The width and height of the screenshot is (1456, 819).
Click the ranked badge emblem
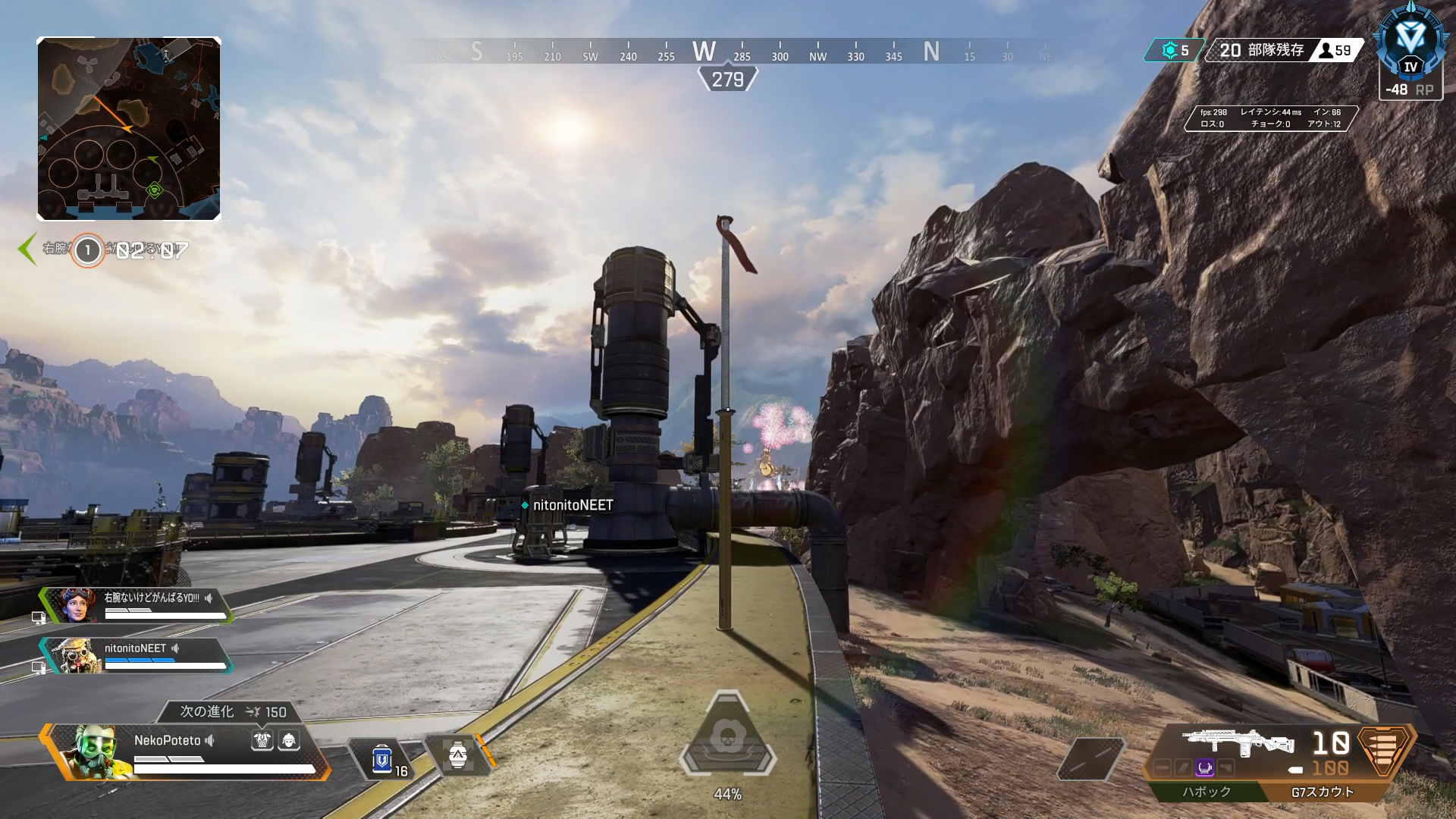(x=1410, y=45)
